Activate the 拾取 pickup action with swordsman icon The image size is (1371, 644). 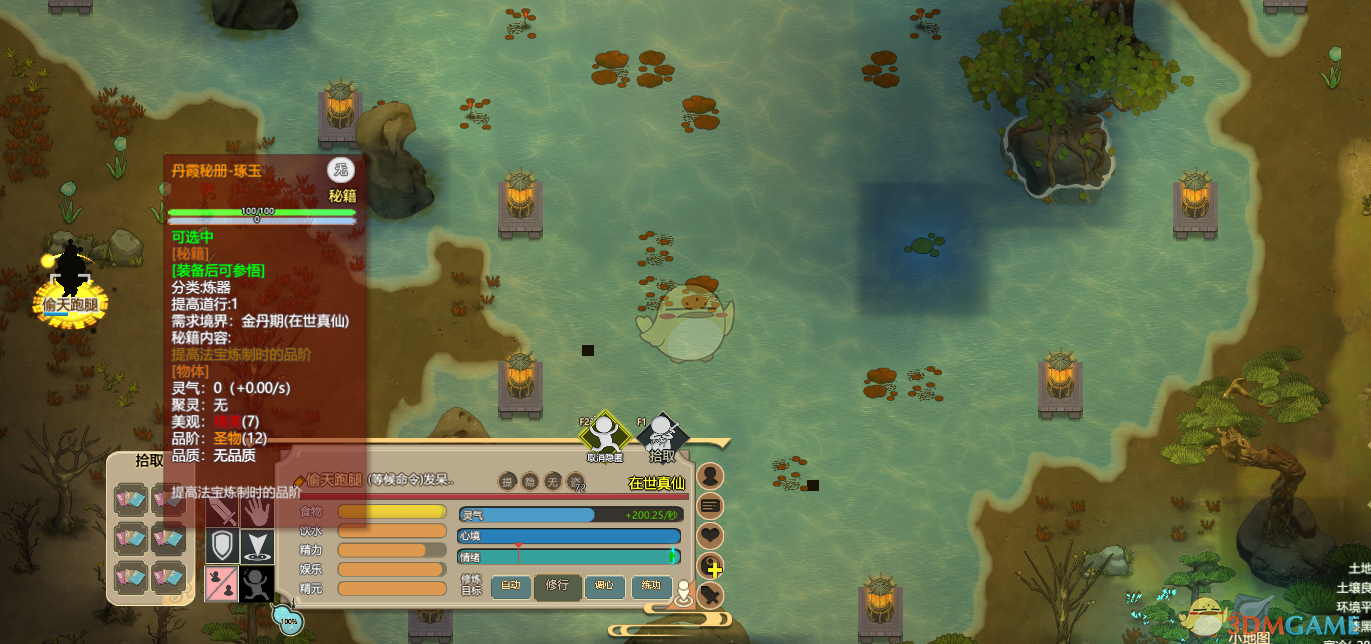point(662,435)
